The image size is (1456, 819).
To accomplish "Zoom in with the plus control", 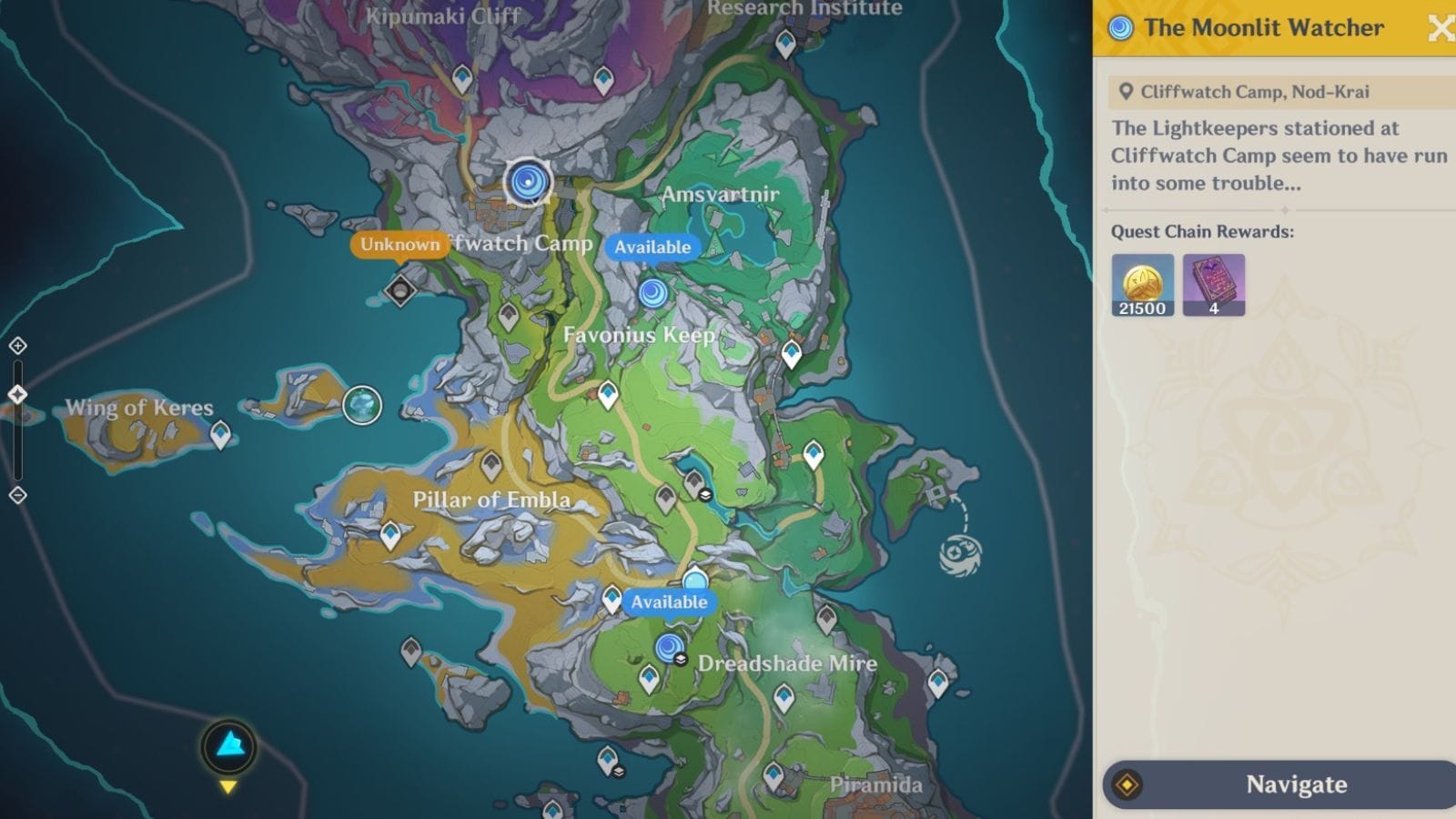I will pyautogui.click(x=18, y=347).
